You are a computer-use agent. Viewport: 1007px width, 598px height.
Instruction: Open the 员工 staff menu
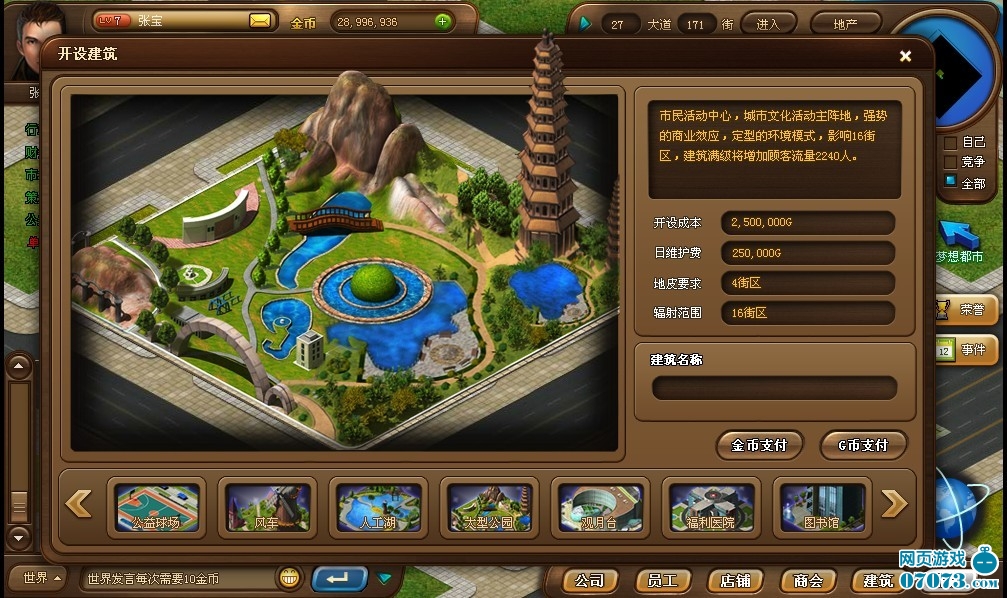(x=663, y=580)
